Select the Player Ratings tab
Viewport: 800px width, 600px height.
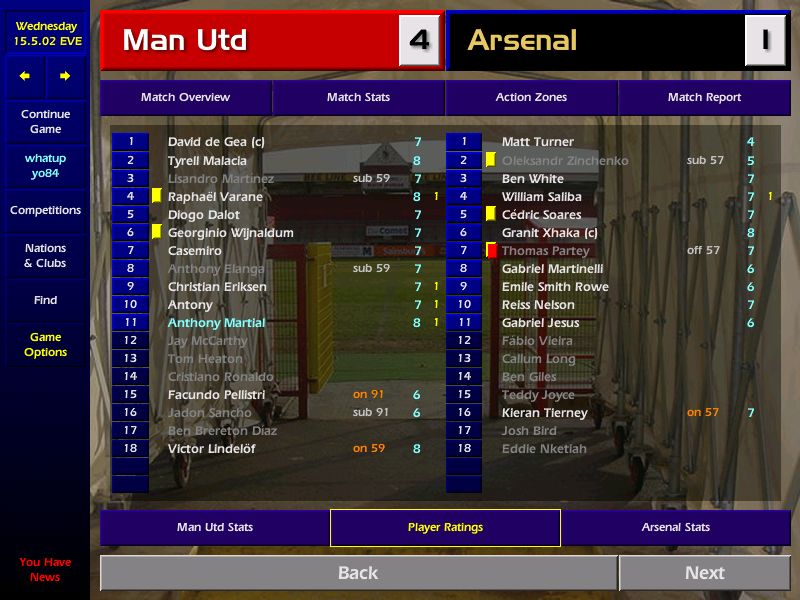pyautogui.click(x=445, y=527)
